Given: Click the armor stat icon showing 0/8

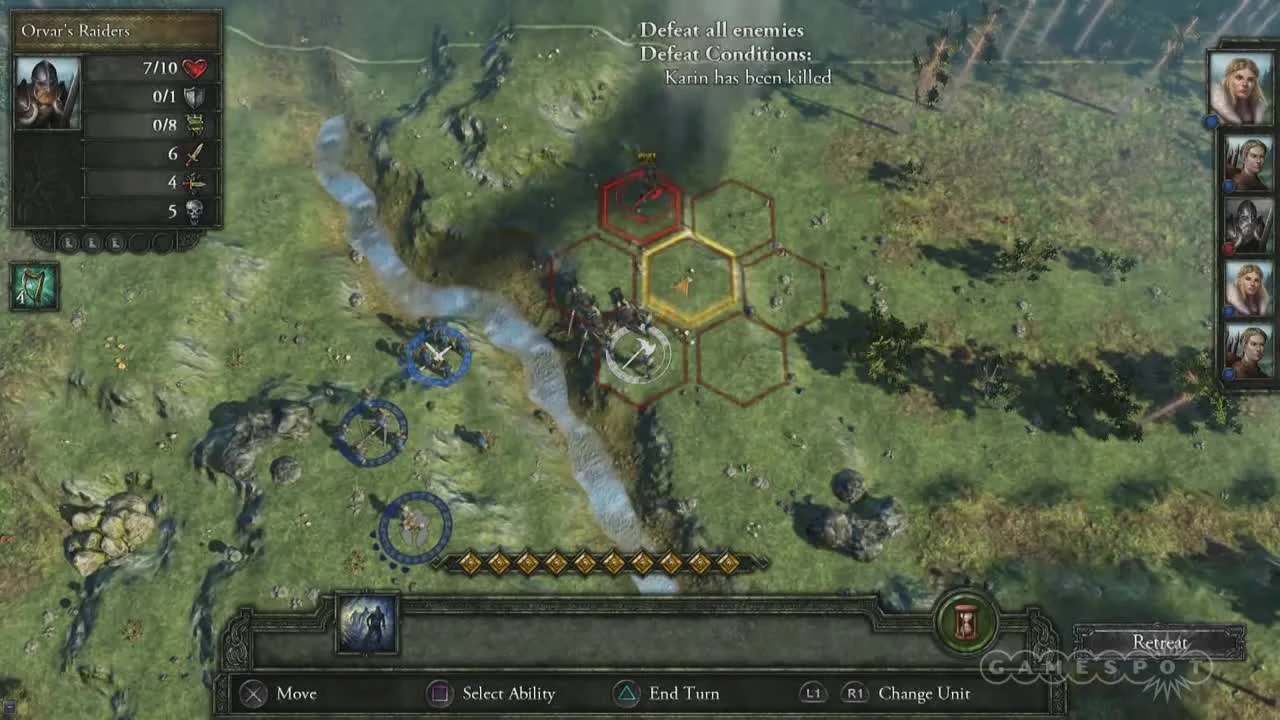Looking at the screenshot, I should point(193,123).
